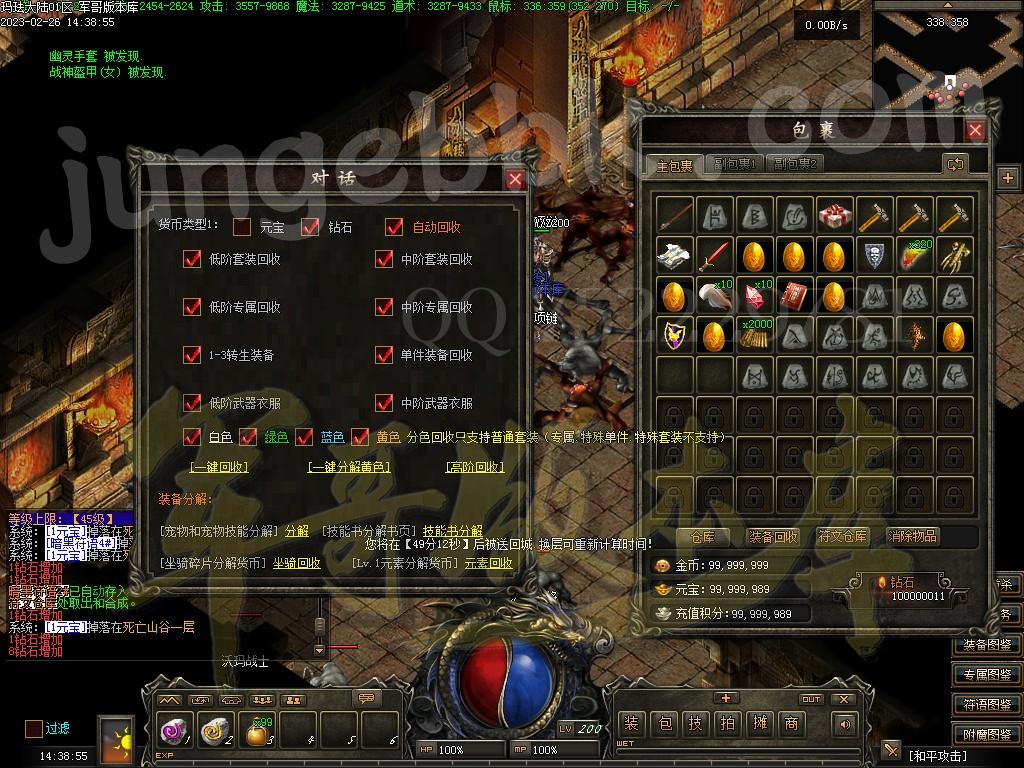Click the 一键回收 link
Image resolution: width=1024 pixels, height=768 pixels.
pyautogui.click(x=220, y=467)
